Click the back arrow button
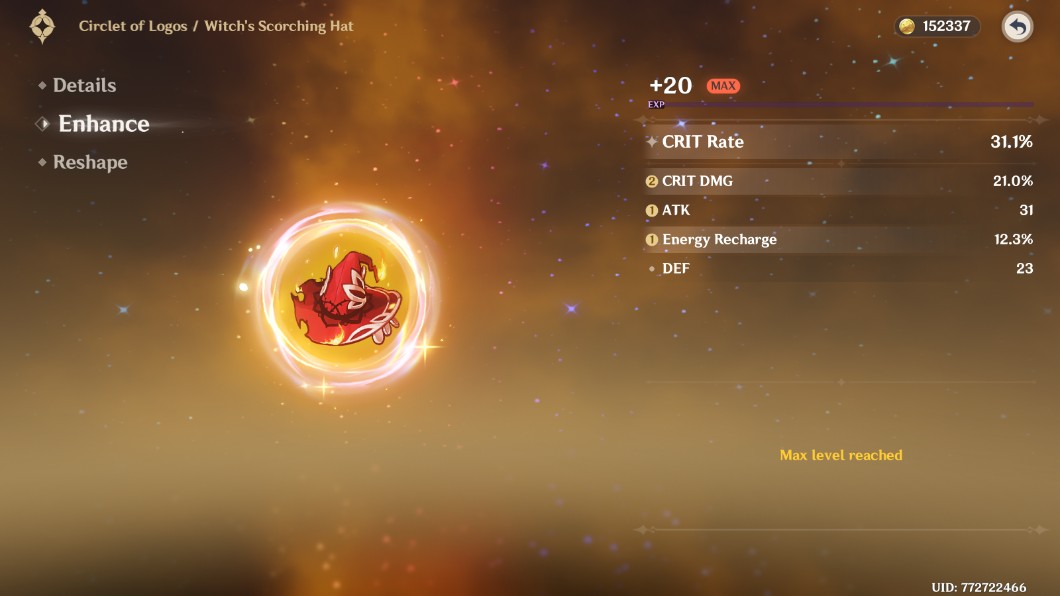This screenshot has height=596, width=1060. 1017,27
